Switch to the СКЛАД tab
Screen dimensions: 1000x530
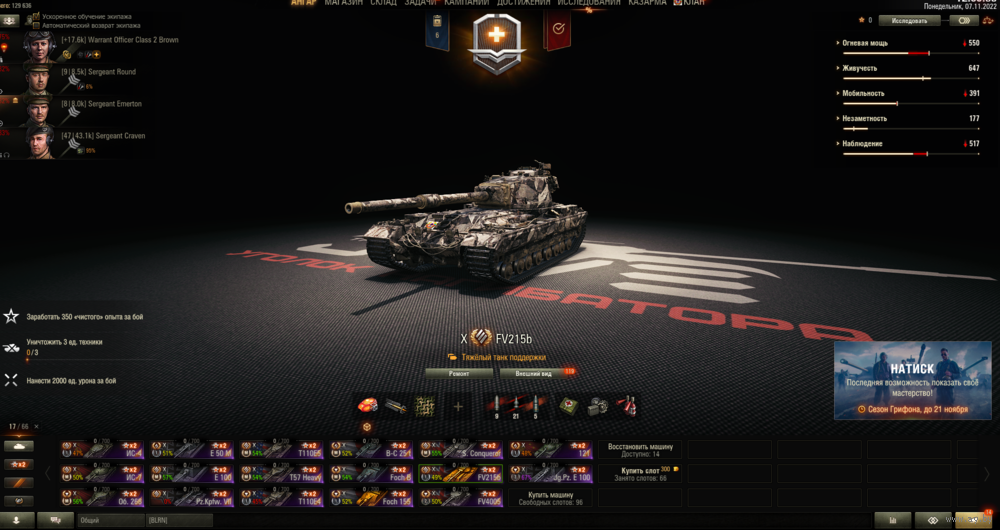pyautogui.click(x=385, y=3)
